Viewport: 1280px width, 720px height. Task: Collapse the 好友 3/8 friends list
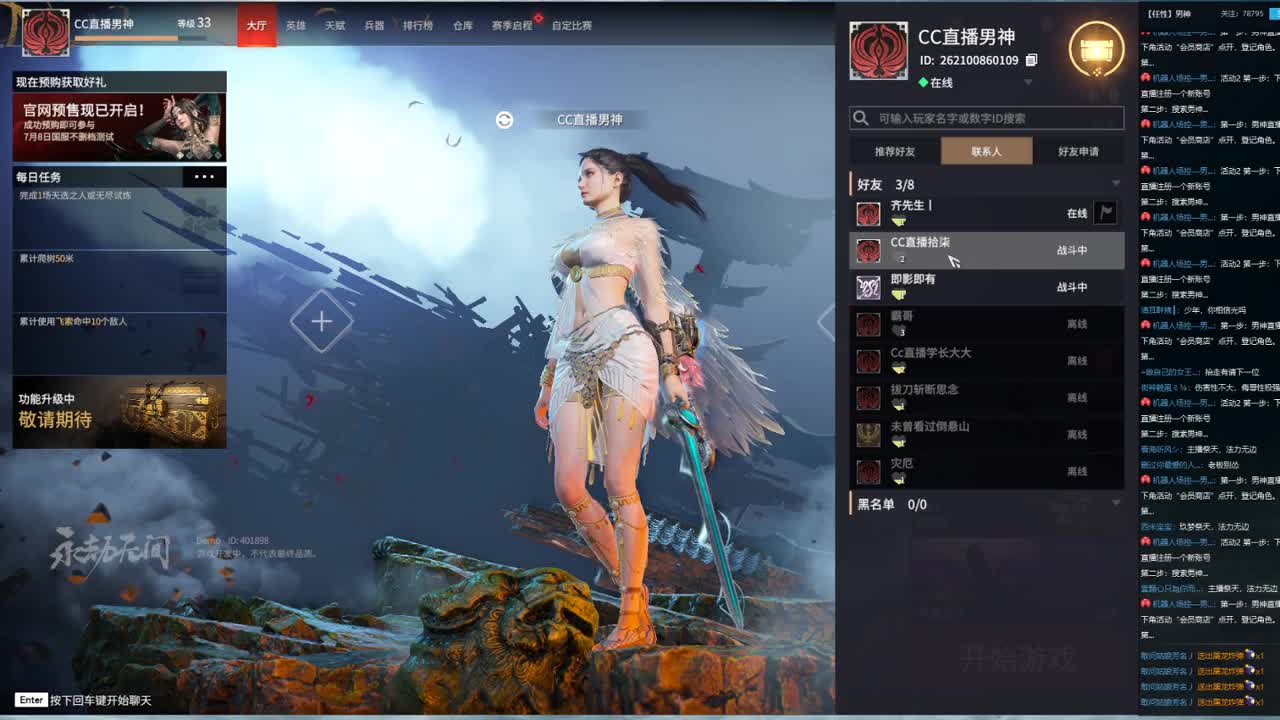(1115, 183)
